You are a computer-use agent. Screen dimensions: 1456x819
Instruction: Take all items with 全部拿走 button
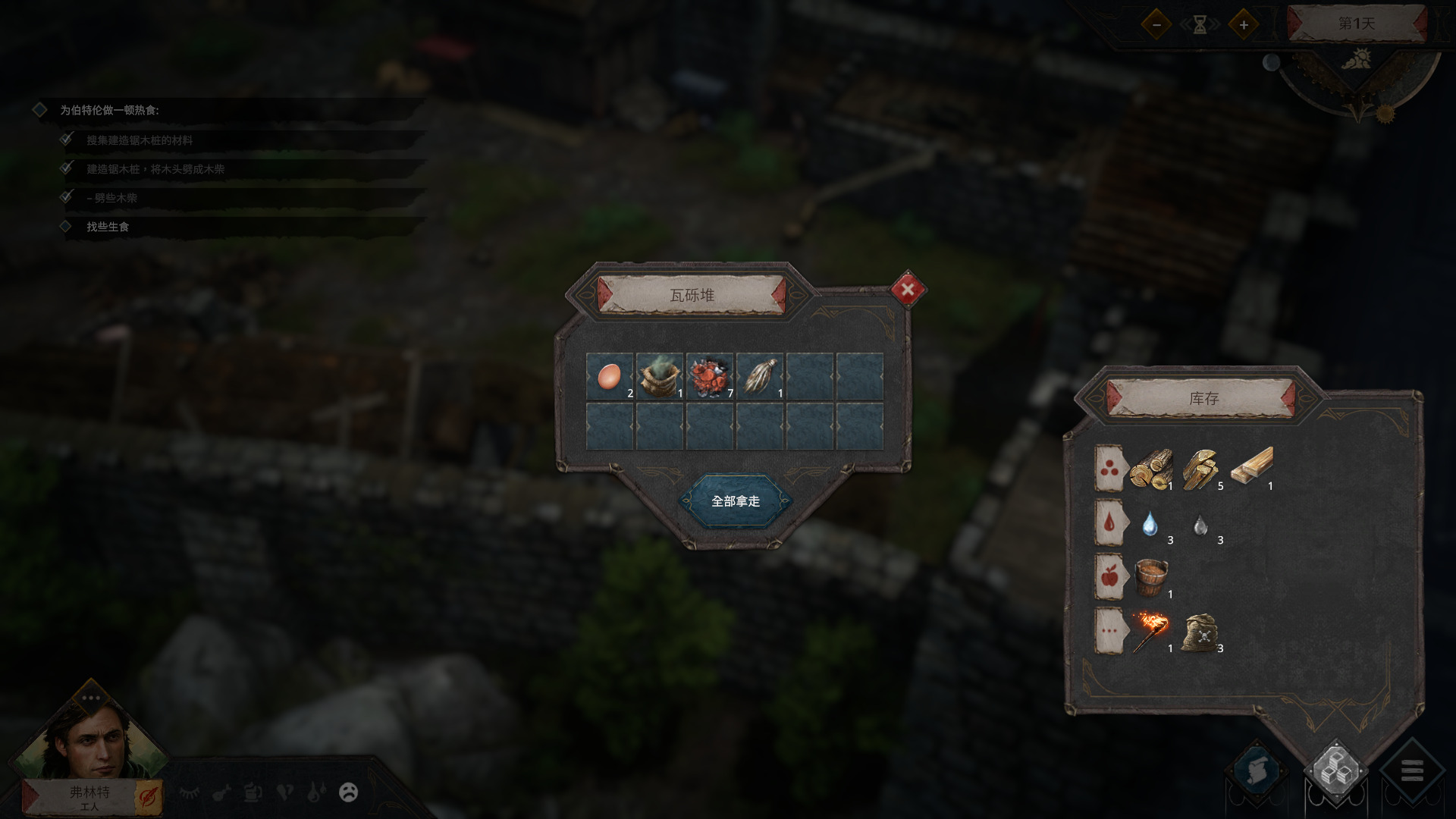(x=735, y=501)
